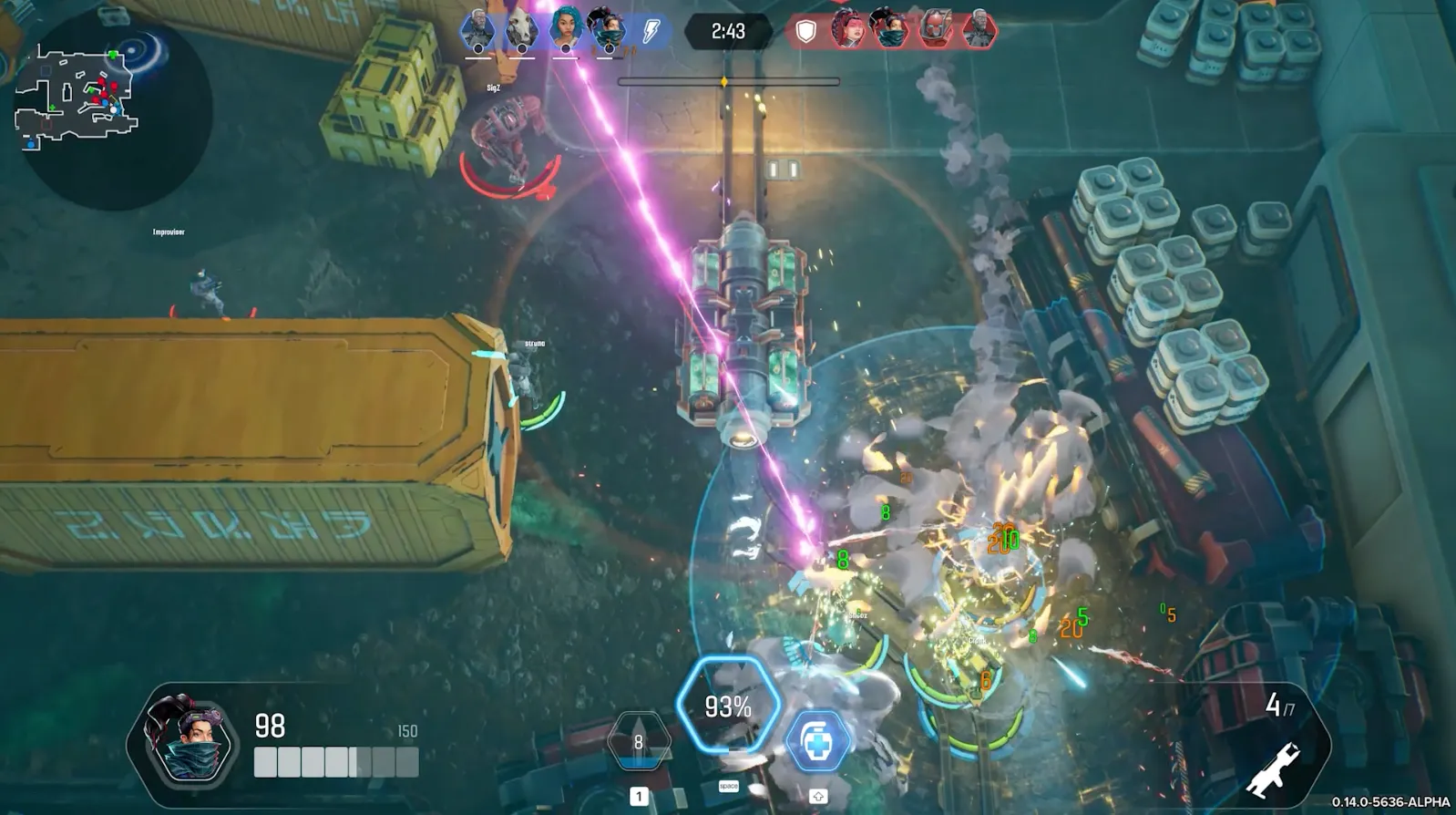Click the shift key hint under the grenade ability

coord(820,793)
